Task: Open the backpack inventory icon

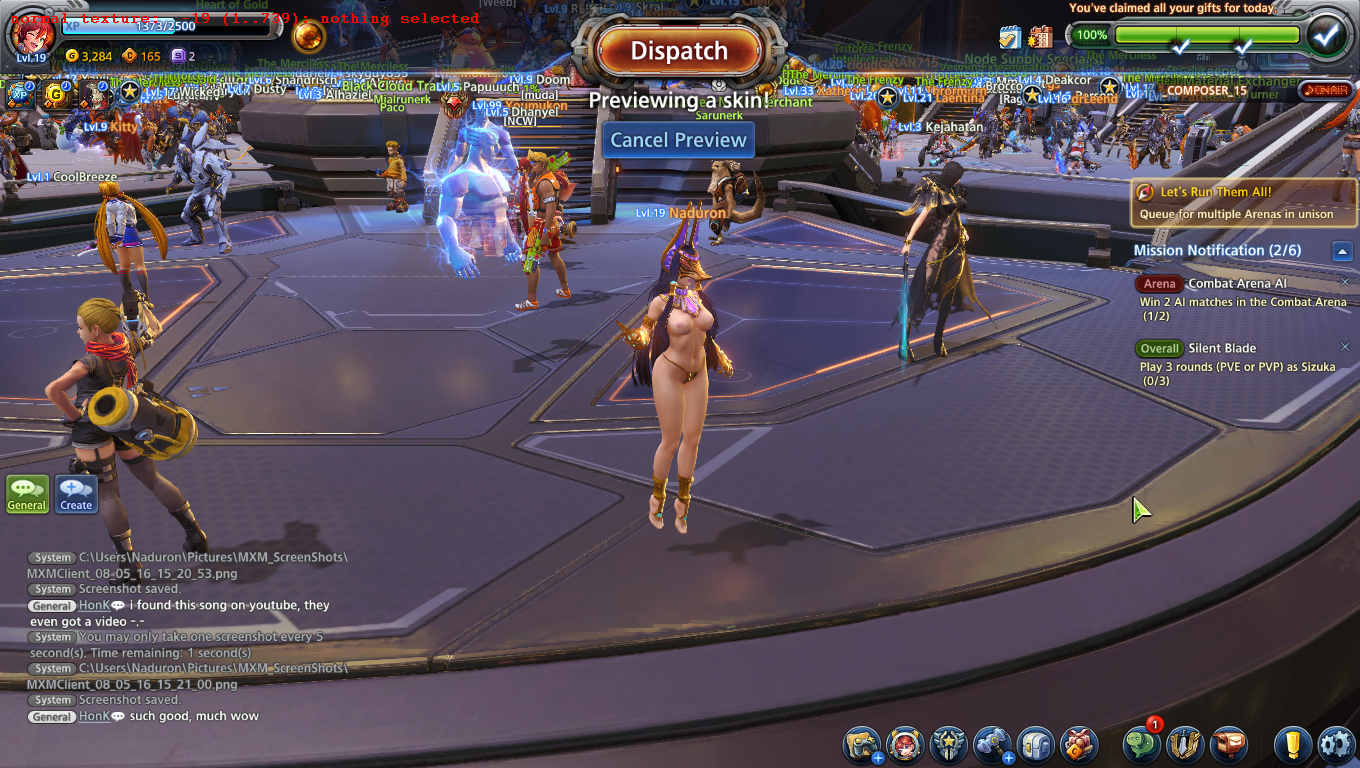Action: coord(1036,745)
